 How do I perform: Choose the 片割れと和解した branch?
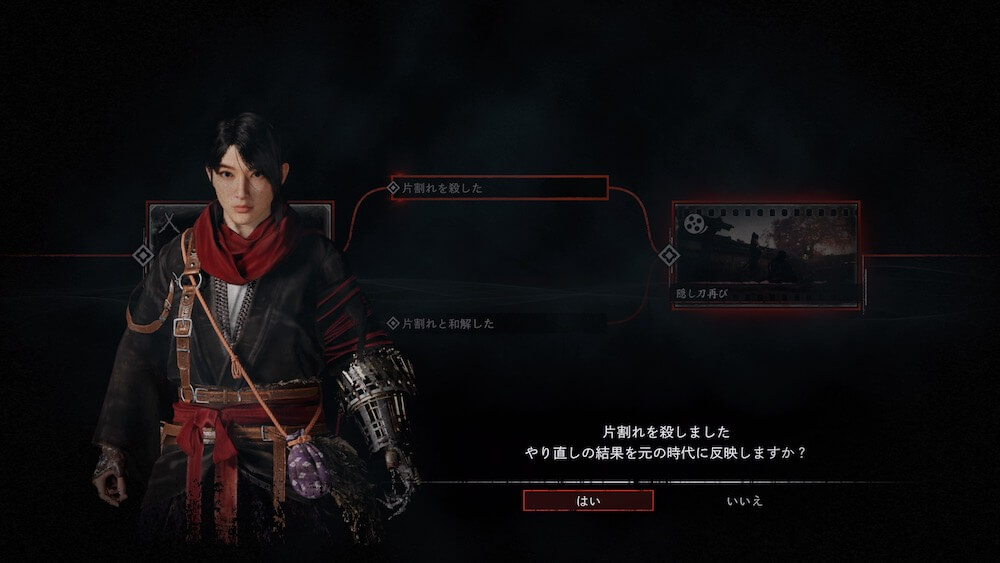click(x=498, y=324)
